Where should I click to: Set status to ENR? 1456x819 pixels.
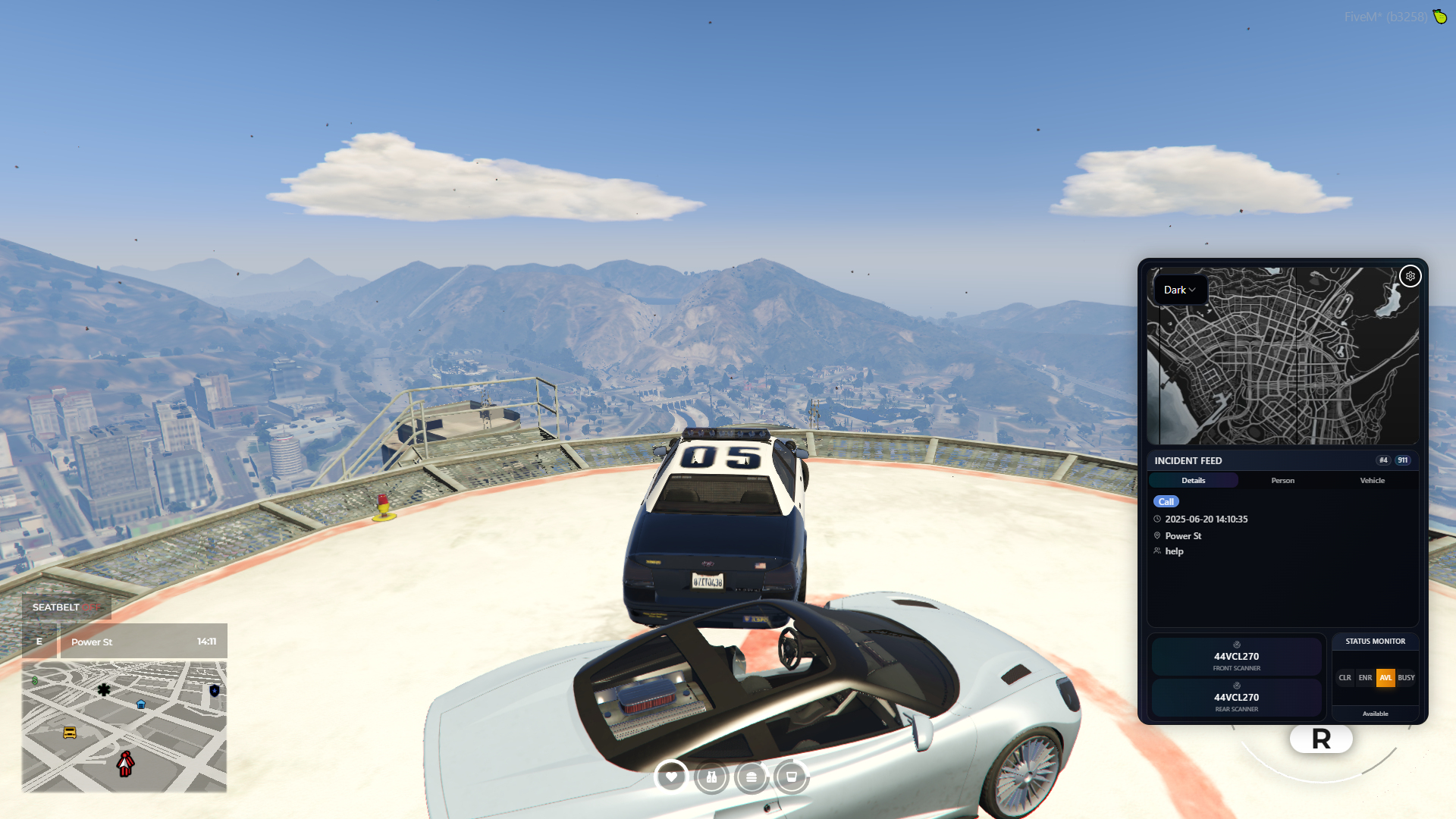tap(1365, 677)
